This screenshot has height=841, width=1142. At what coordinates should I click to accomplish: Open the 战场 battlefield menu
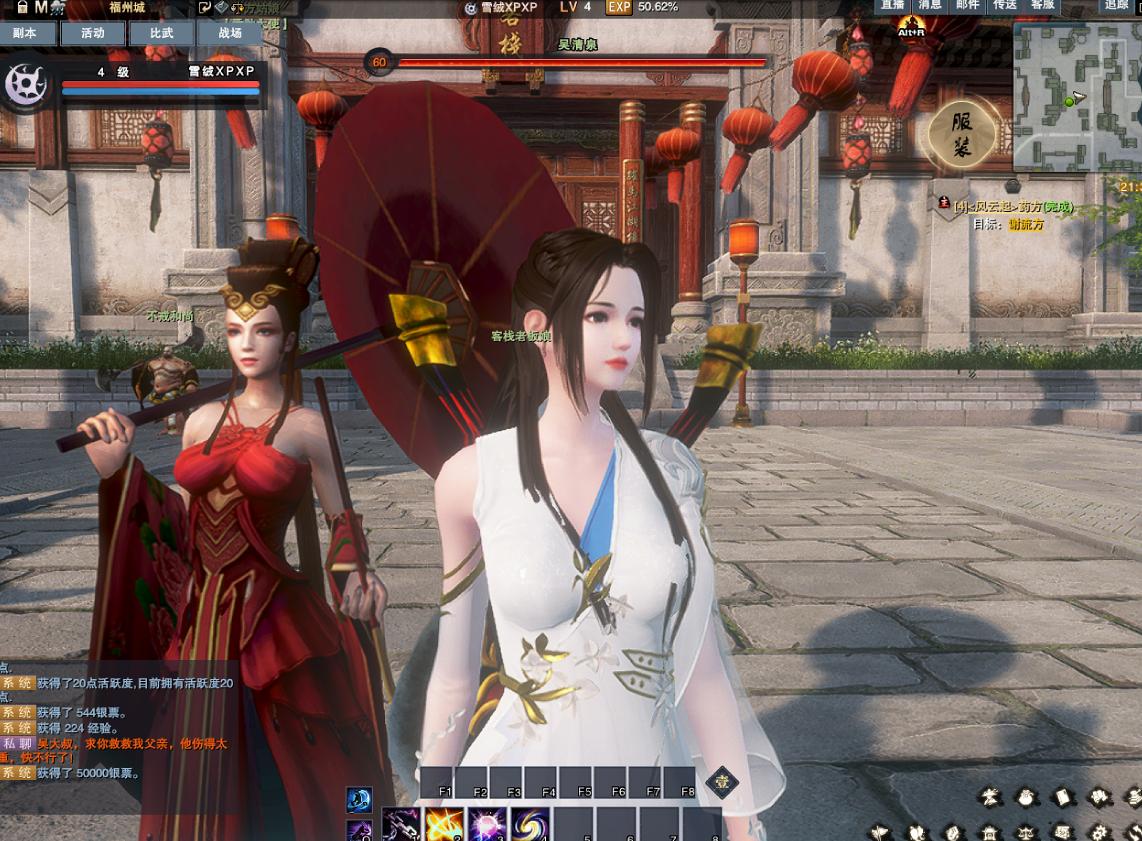(x=230, y=33)
